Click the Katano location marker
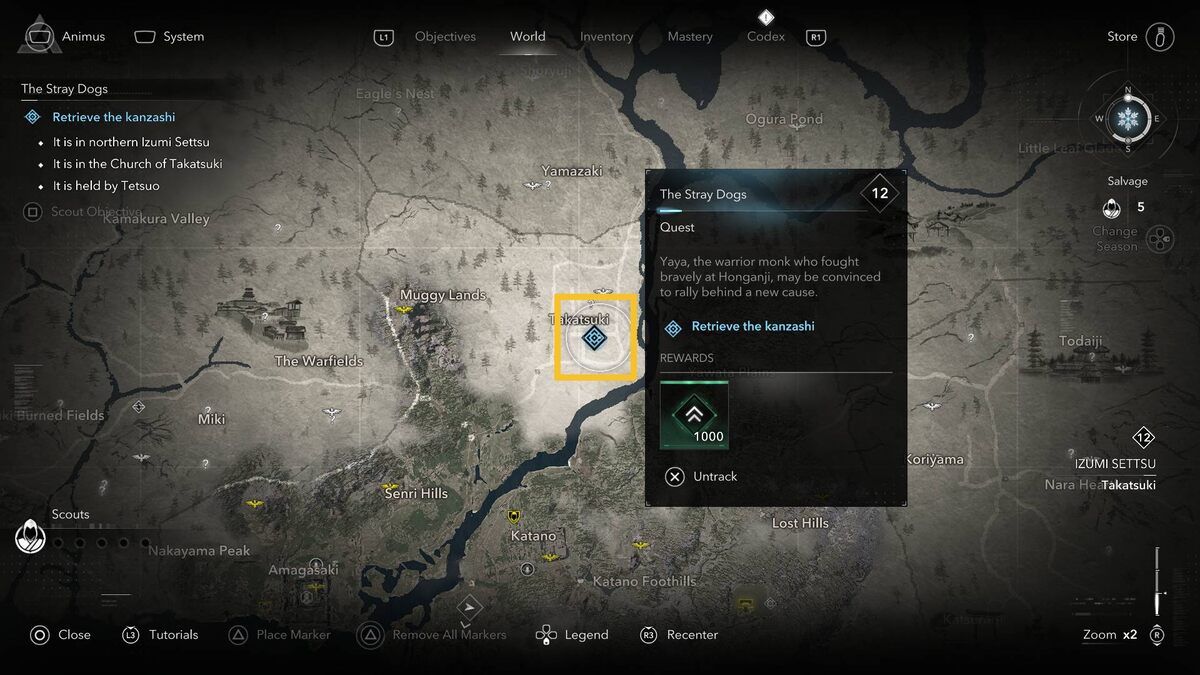This screenshot has height=675, width=1200. [515, 517]
